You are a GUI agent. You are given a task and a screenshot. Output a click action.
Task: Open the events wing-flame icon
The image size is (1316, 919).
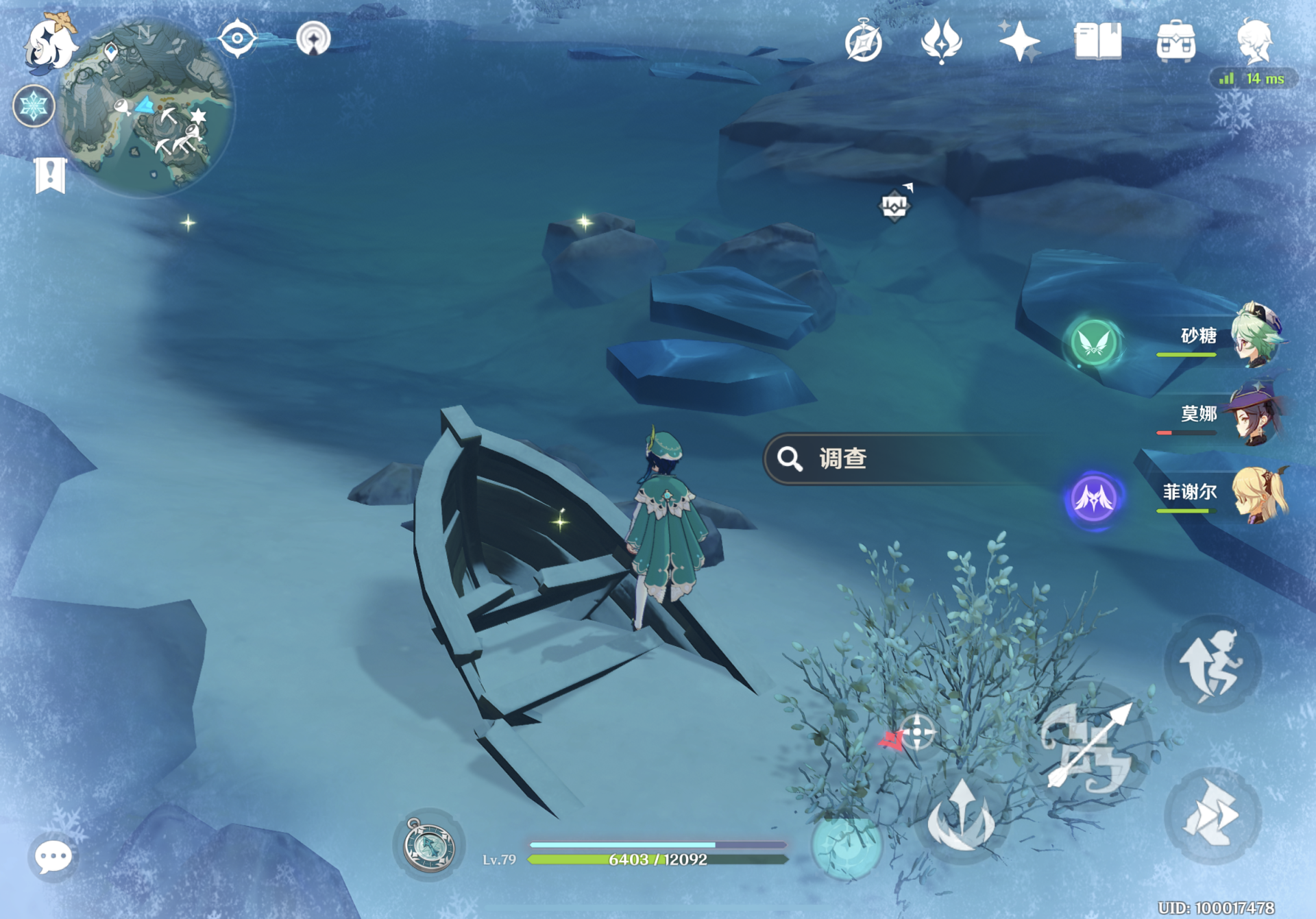pos(942,42)
